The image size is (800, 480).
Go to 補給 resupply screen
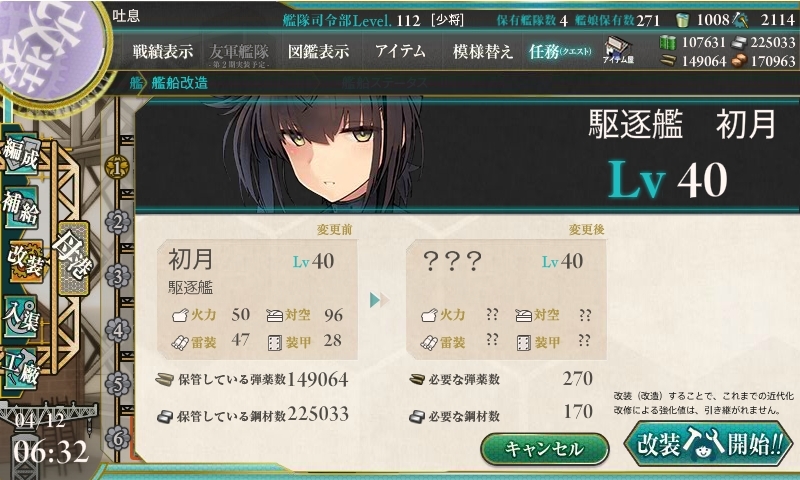tap(22, 207)
